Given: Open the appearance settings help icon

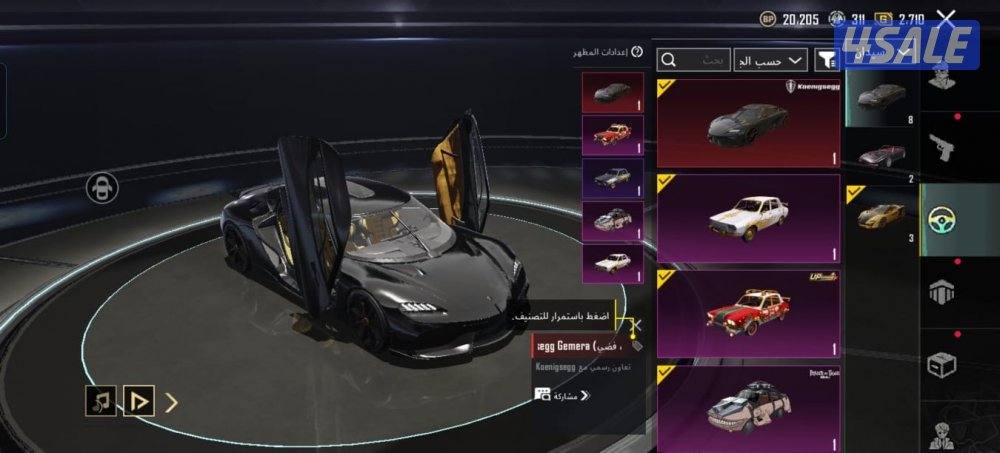Looking at the screenshot, I should click(x=637, y=51).
